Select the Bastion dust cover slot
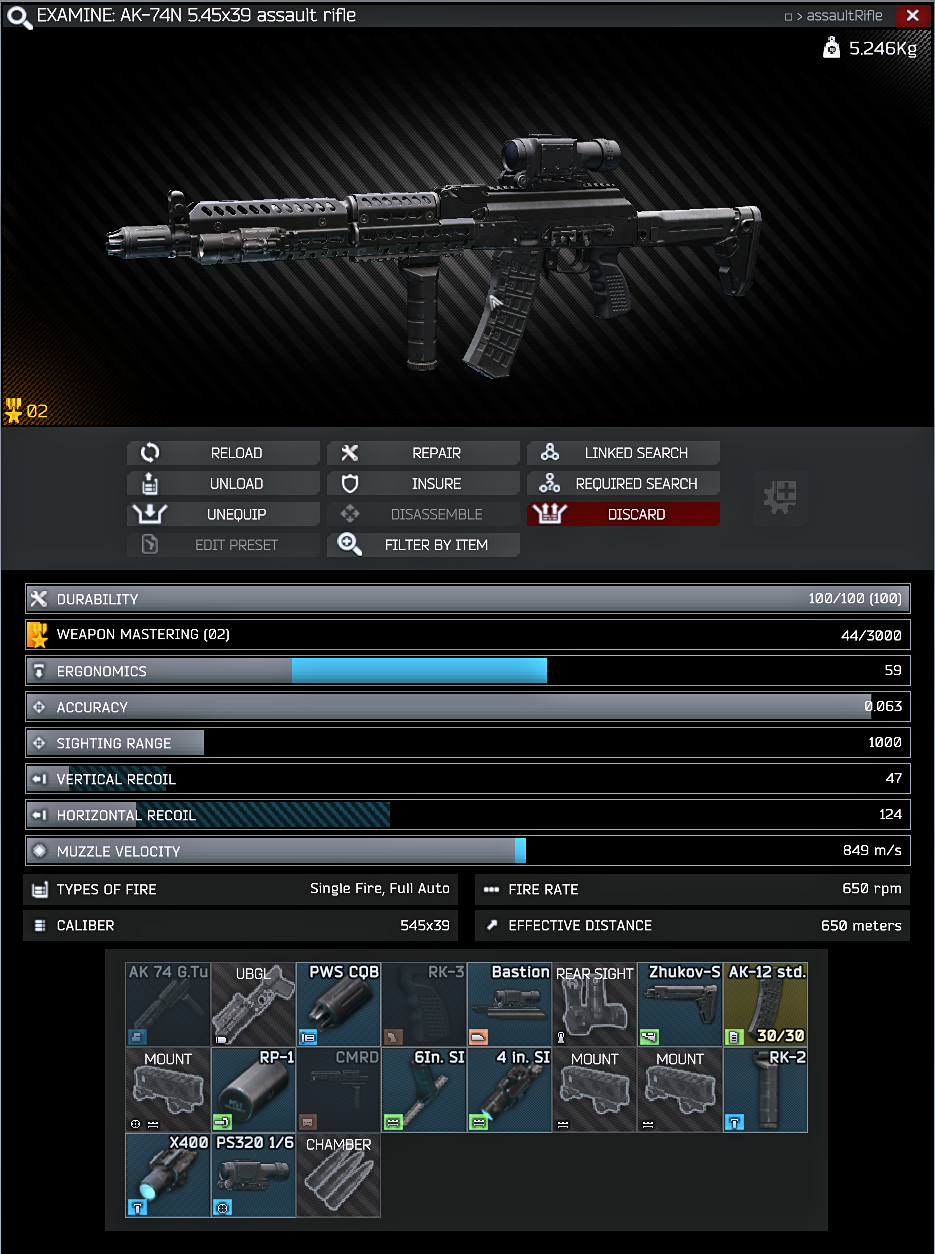The image size is (935, 1254). point(509,1004)
